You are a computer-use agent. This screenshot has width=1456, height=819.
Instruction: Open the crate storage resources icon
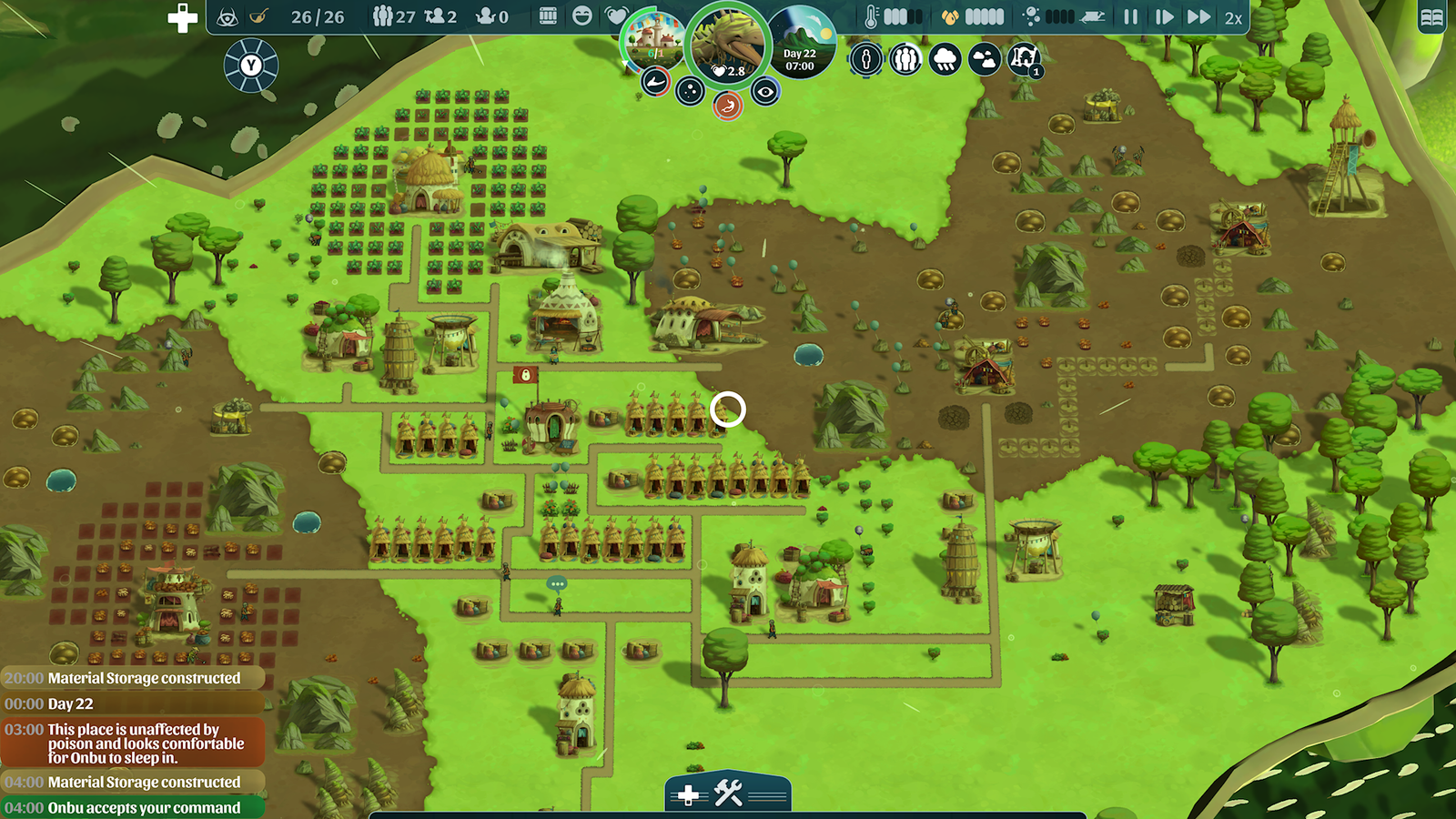click(x=548, y=16)
